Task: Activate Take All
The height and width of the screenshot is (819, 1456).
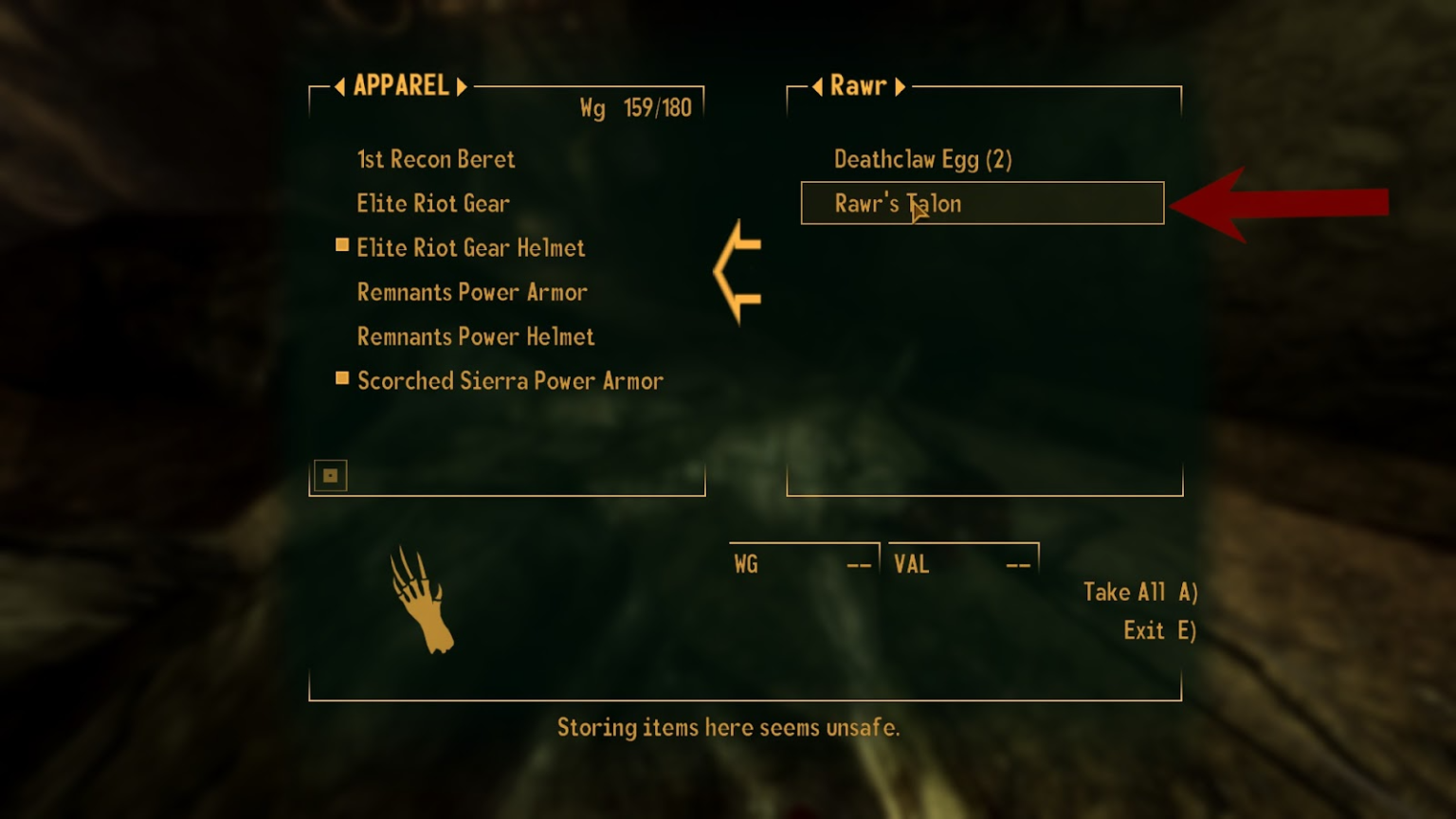Action: click(1140, 591)
